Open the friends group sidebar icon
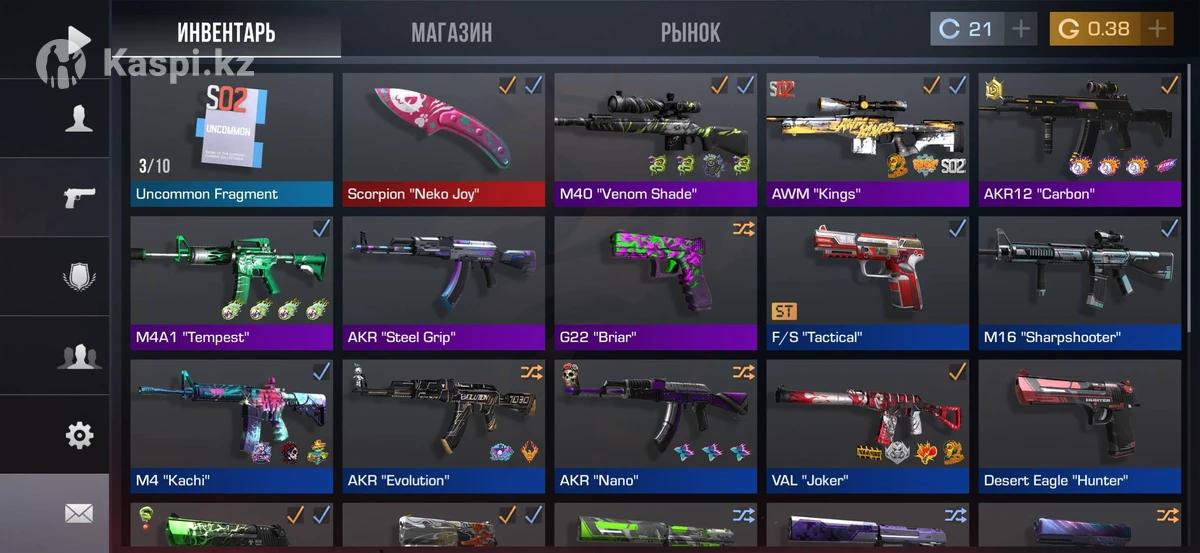Screen dimensions: 1200x553 (78, 356)
